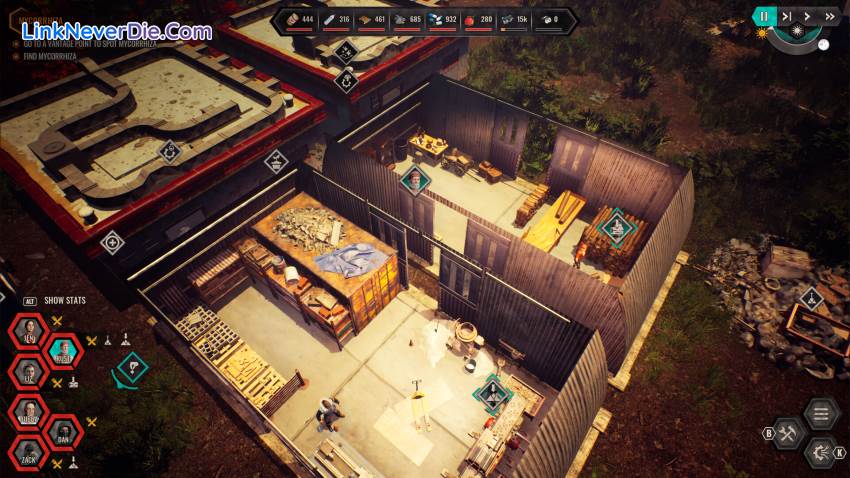Select survivor Jen's portrait
This screenshot has width=850, height=478.
tap(28, 333)
